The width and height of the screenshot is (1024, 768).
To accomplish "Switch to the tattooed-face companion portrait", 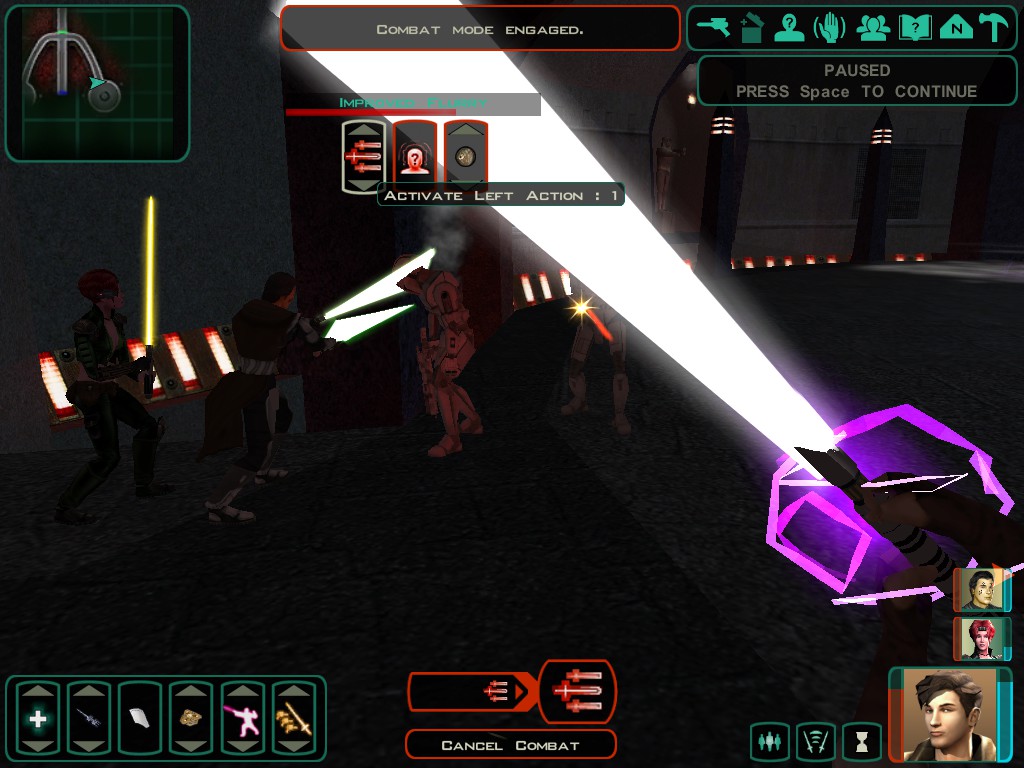I will (981, 590).
